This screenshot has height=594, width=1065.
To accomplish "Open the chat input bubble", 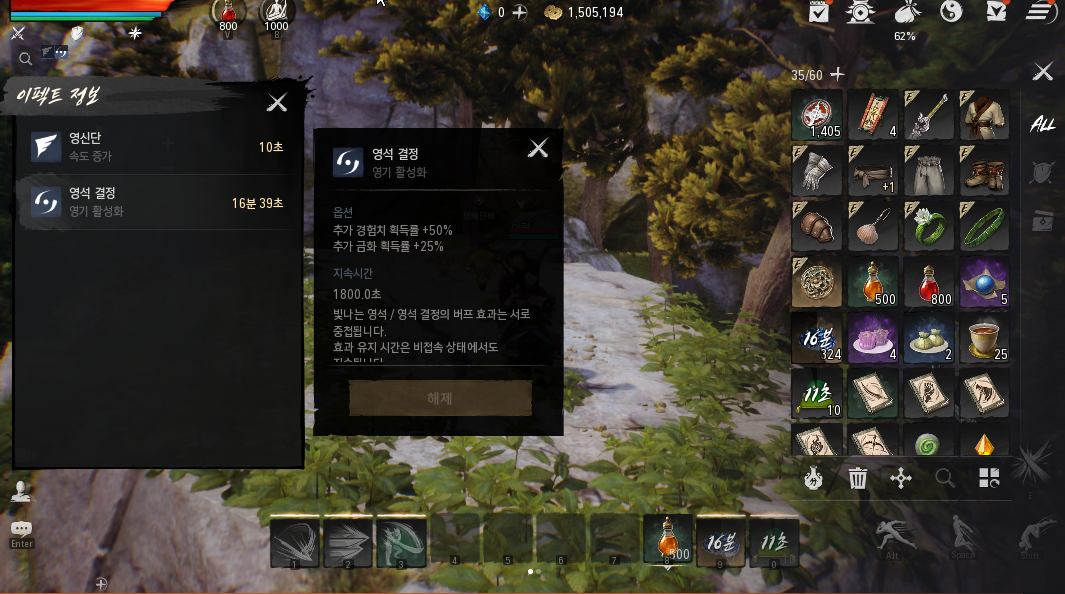I will 21,529.
